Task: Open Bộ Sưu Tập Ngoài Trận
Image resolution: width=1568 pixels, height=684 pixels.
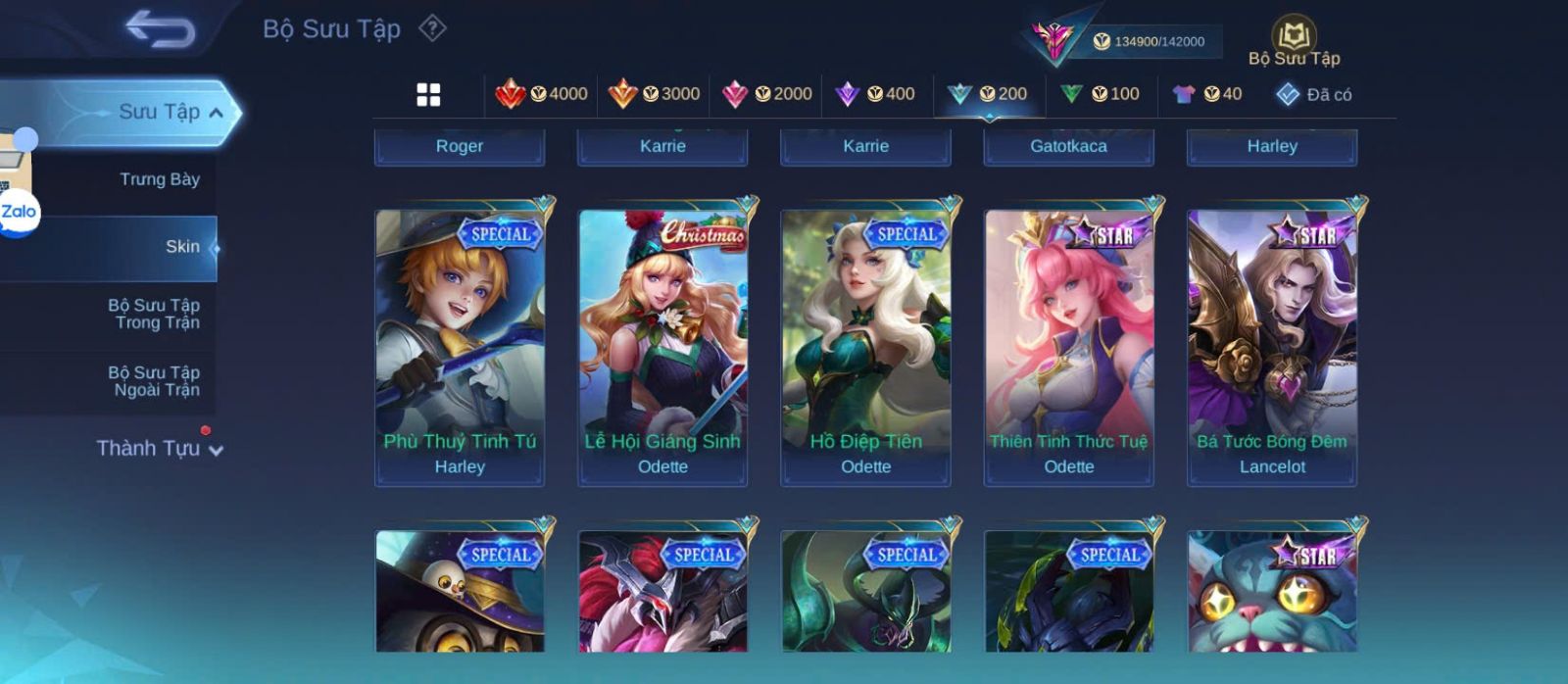Action: pos(154,381)
